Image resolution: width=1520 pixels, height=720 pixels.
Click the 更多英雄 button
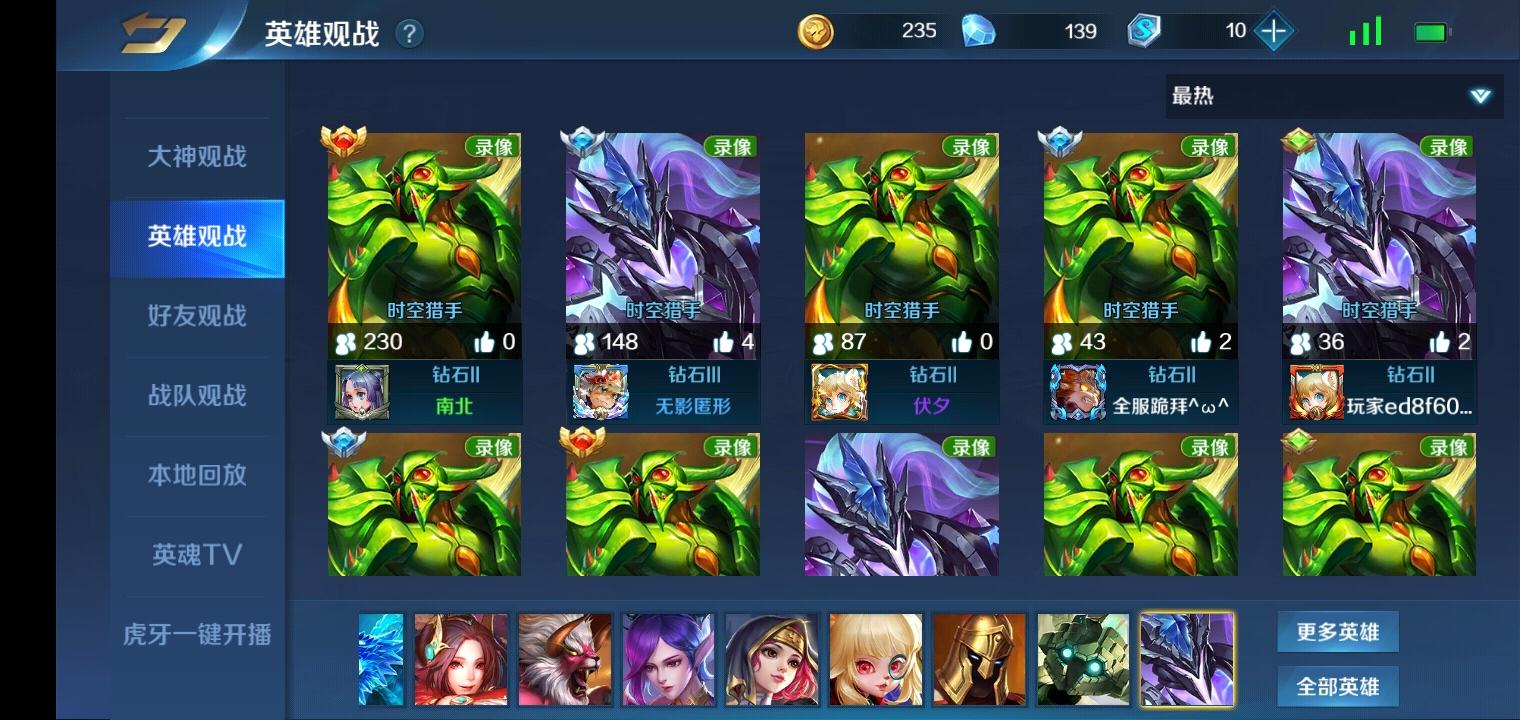point(1338,631)
